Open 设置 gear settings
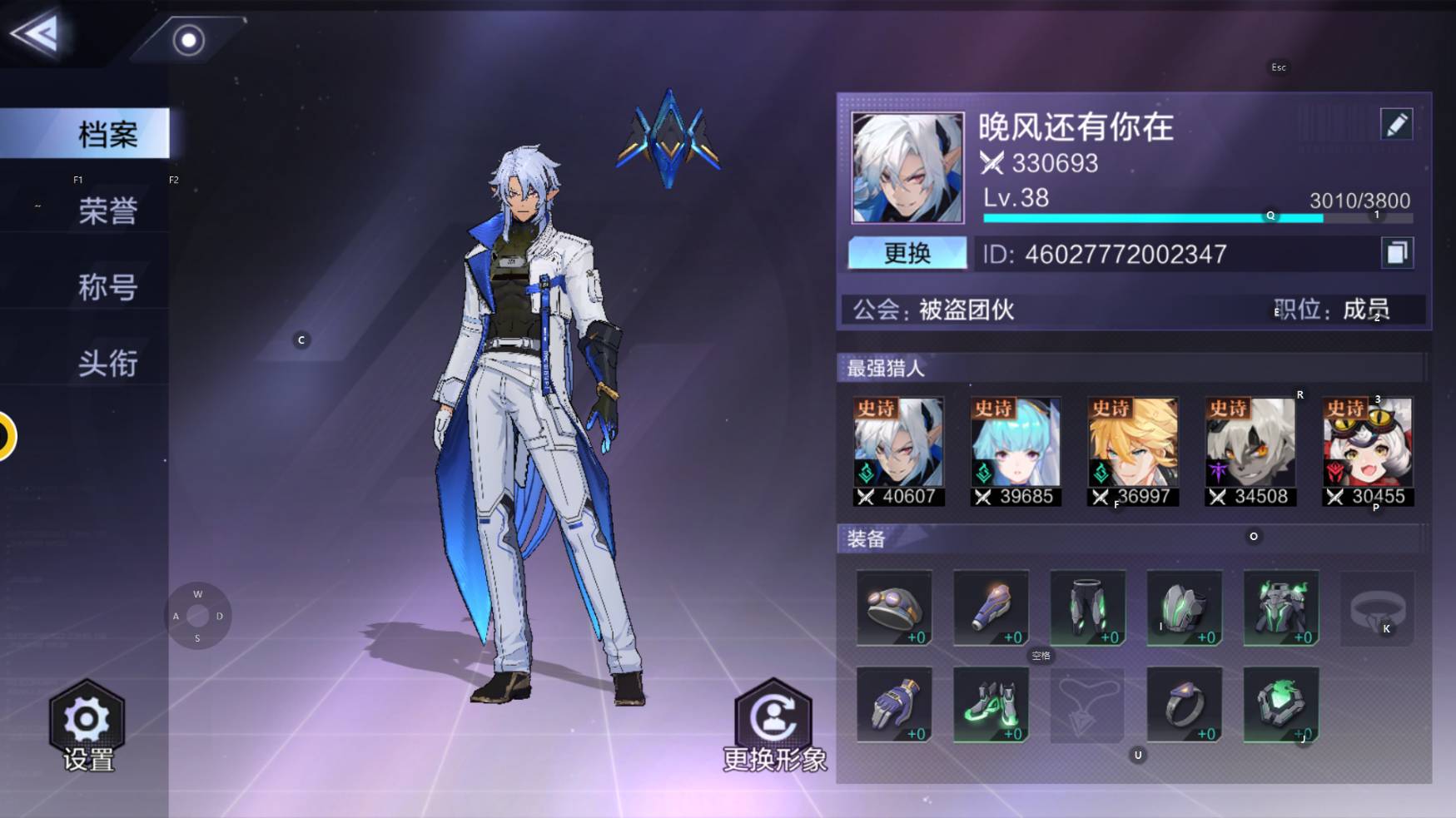 click(87, 726)
